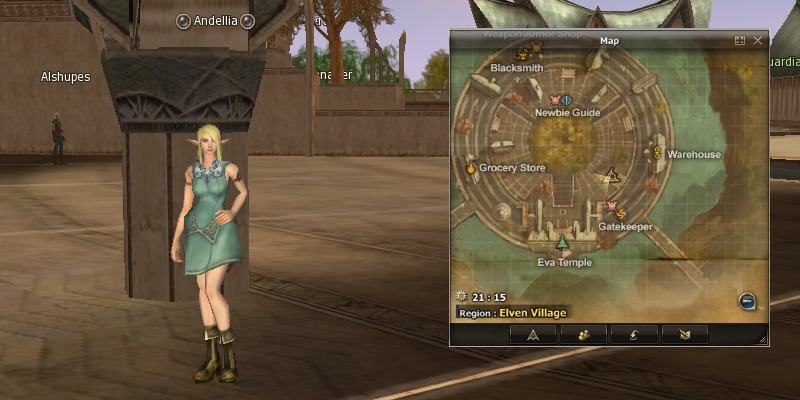
Task: Select the Blacksmith marker on the map
Action: (522, 55)
